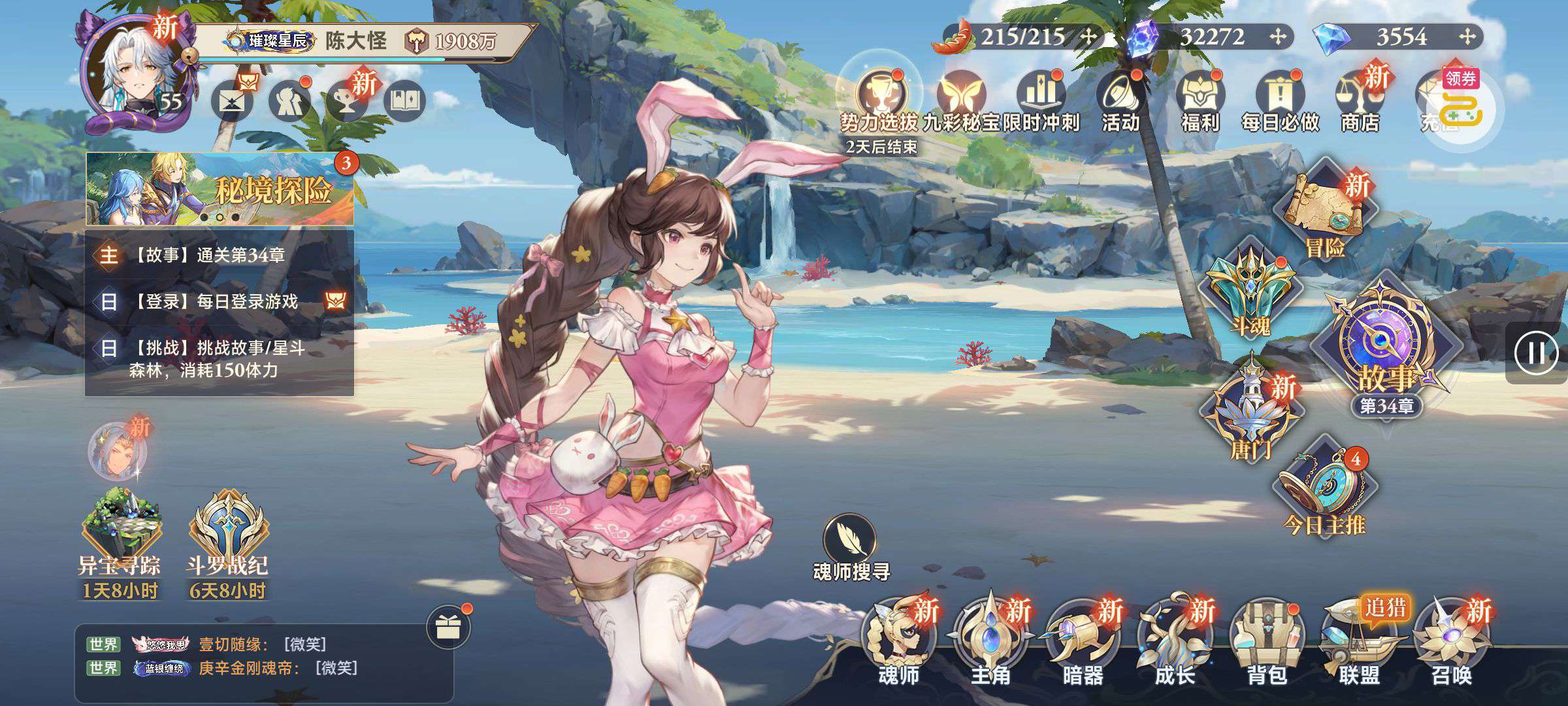Screen dimensions: 1568x706
Task: Open the 福利 rewards menu
Action: (x=1200, y=101)
